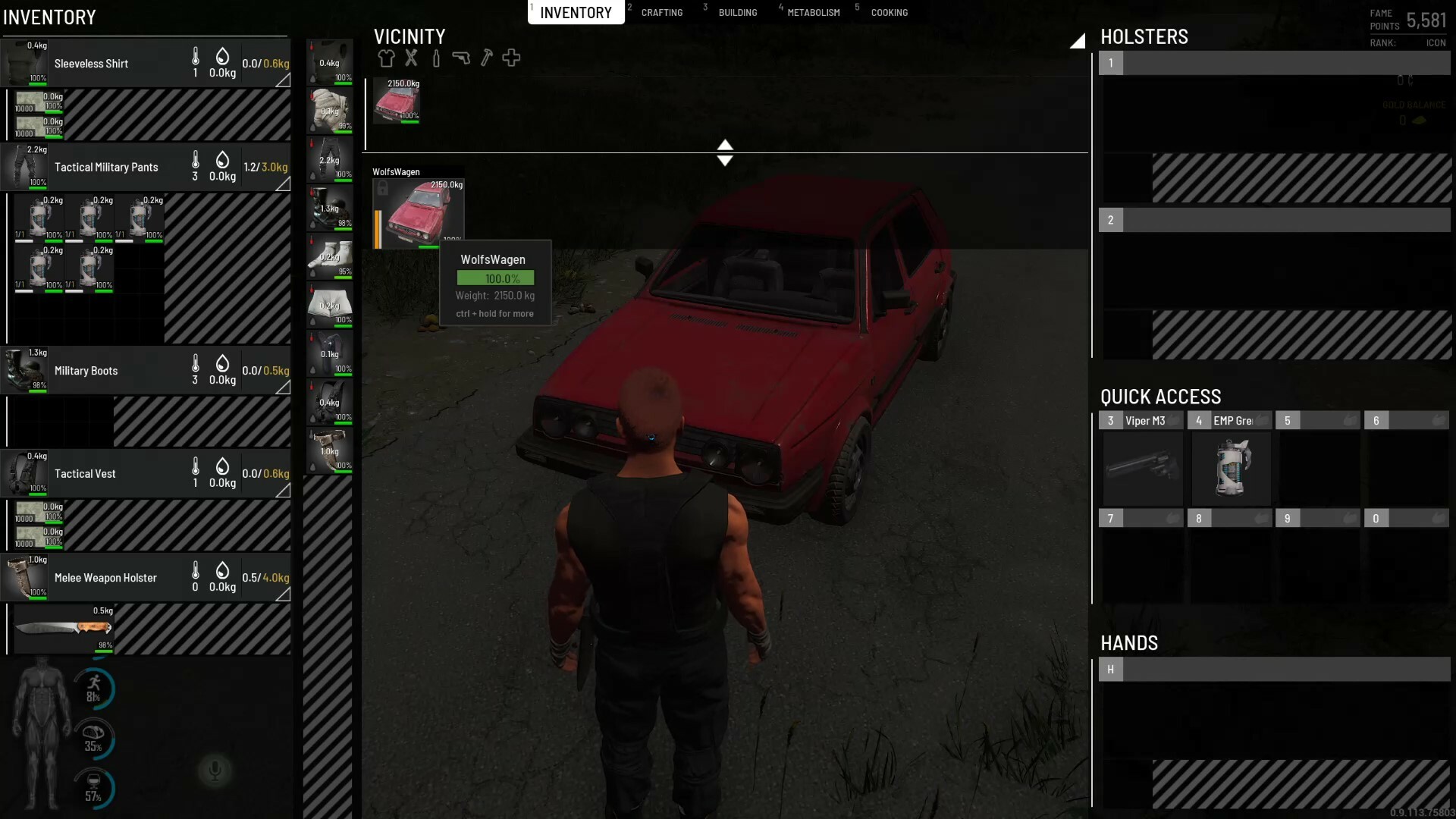This screenshot has width=1456, height=819.
Task: Filter vicinity by the pistol weapon icon
Action: point(461,58)
